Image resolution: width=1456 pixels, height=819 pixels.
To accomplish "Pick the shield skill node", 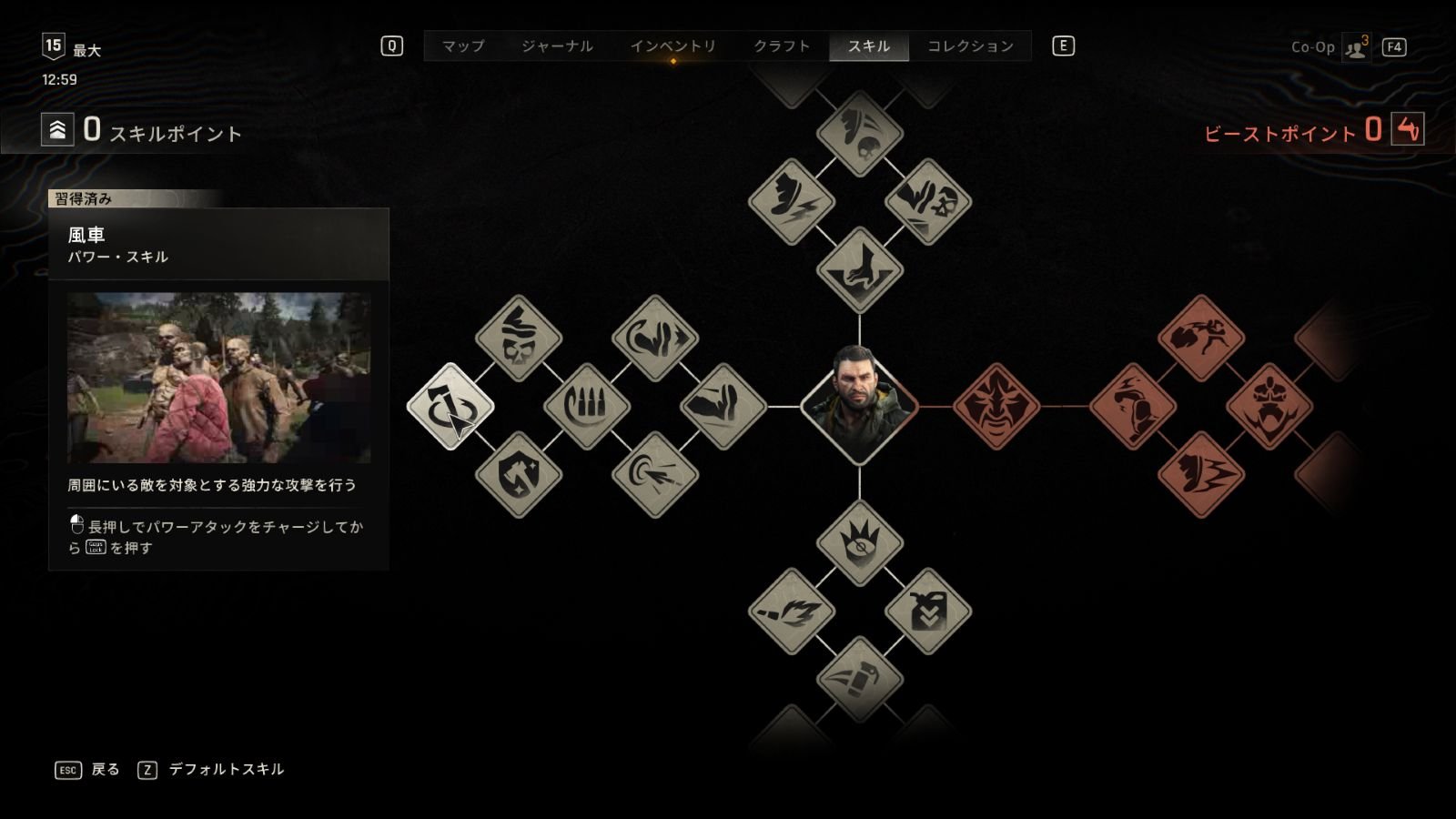I will click(x=519, y=475).
